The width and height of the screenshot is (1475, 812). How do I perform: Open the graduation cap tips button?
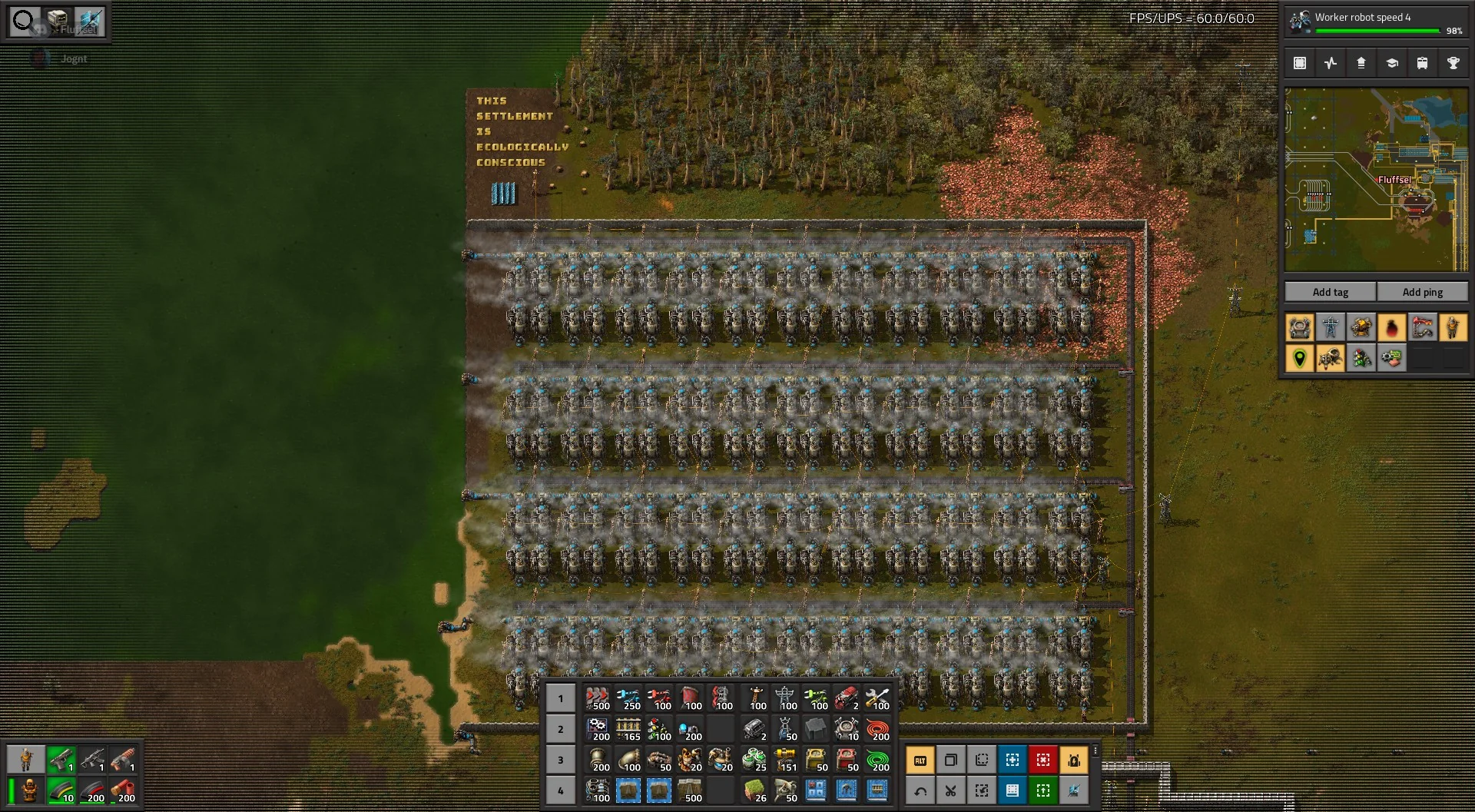[1391, 63]
